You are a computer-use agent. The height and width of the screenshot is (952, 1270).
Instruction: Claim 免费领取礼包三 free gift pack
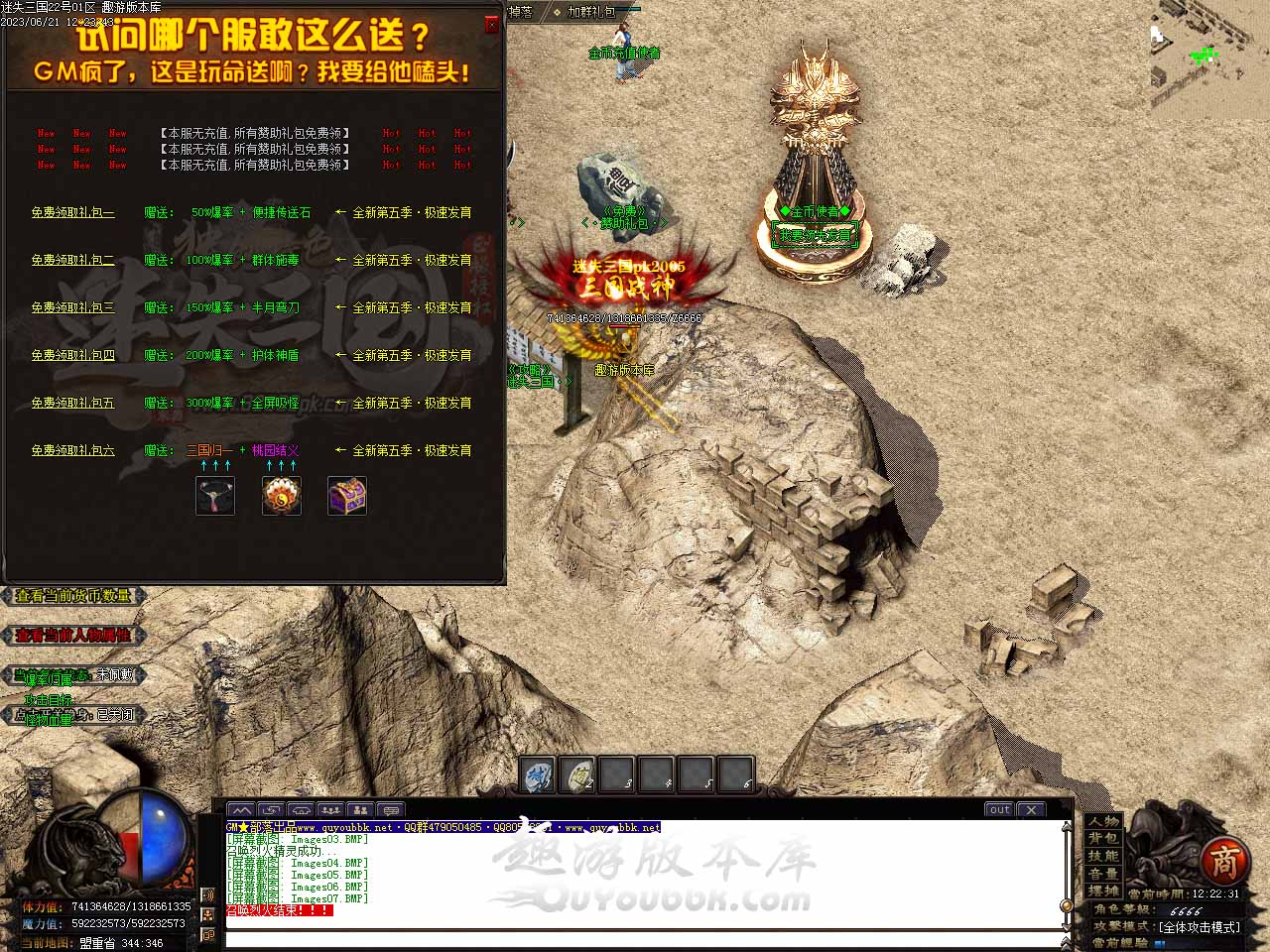coord(72,307)
